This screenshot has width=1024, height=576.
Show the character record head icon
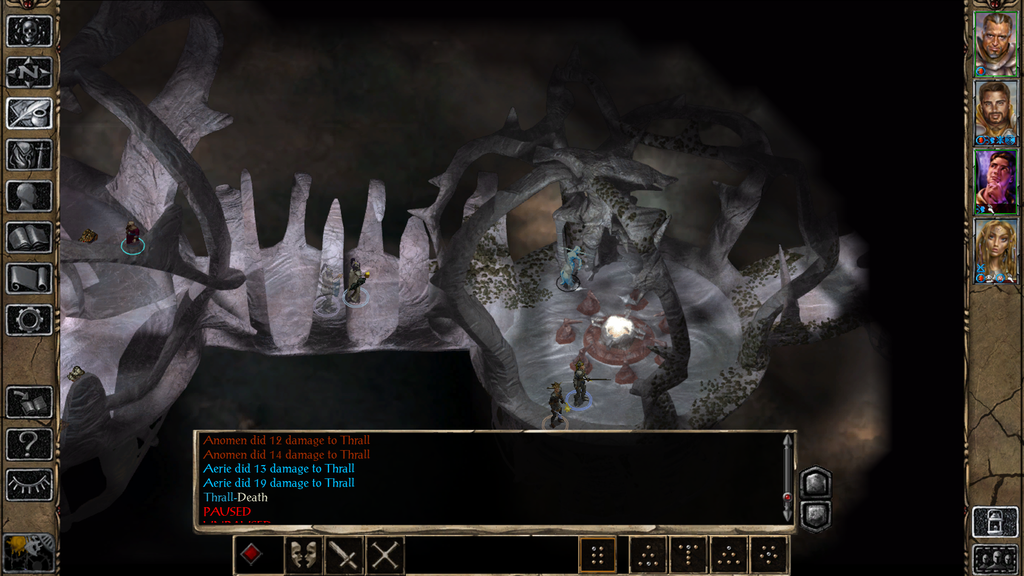[29, 196]
